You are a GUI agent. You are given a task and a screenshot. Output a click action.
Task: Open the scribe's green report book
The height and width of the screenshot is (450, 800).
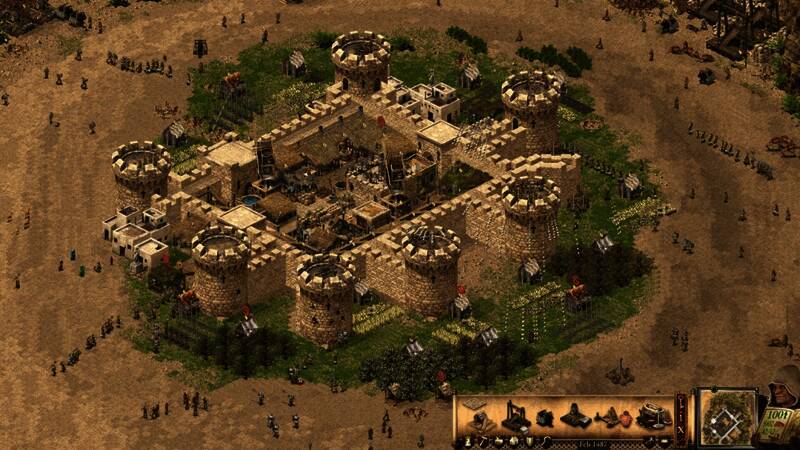(x=778, y=421)
